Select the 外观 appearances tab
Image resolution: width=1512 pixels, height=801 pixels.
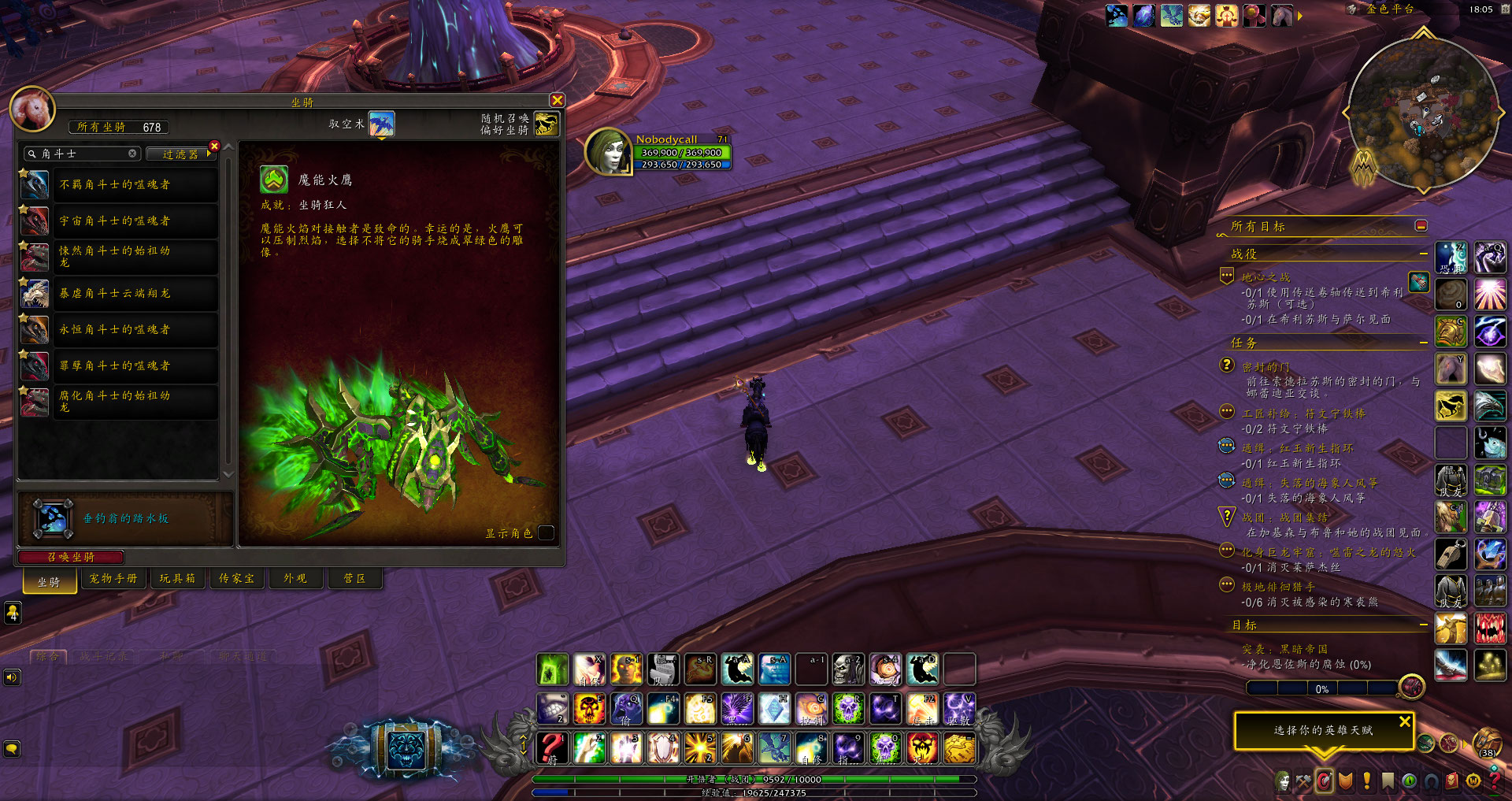click(x=295, y=579)
